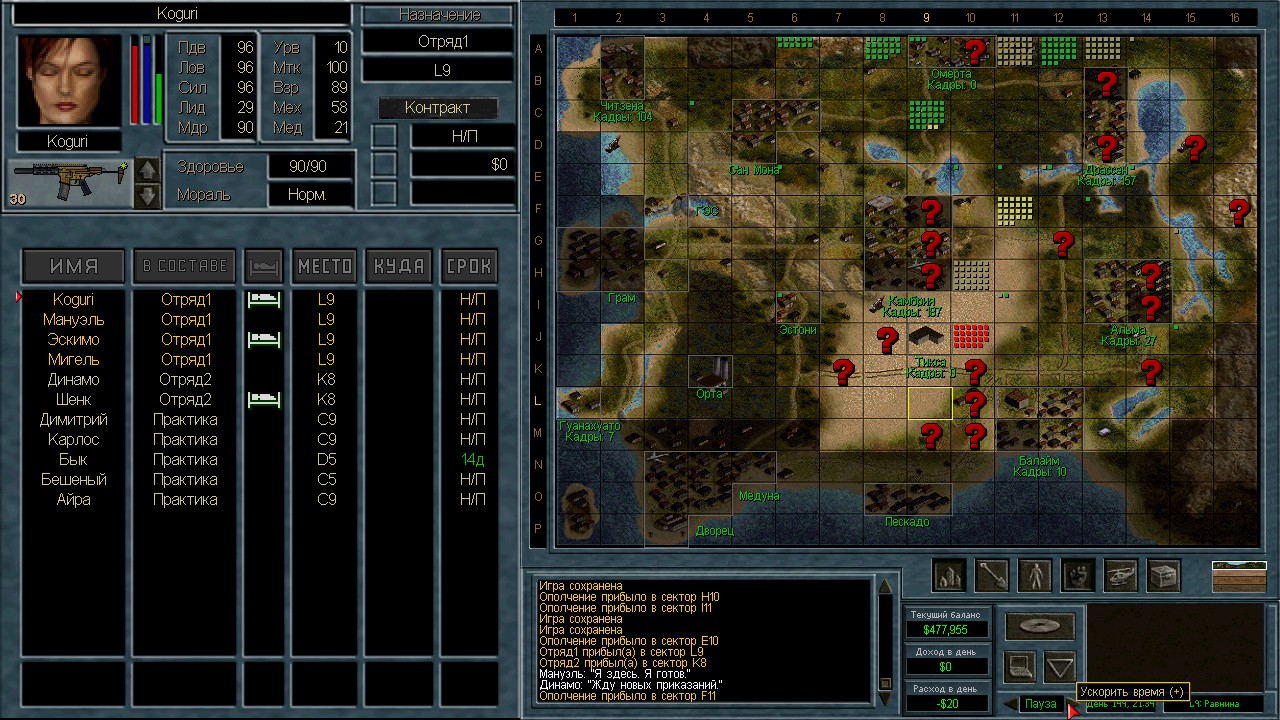Image resolution: width=1280 pixels, height=720 pixels.
Task: Sort the roster by СРОК column
Action: (468, 266)
